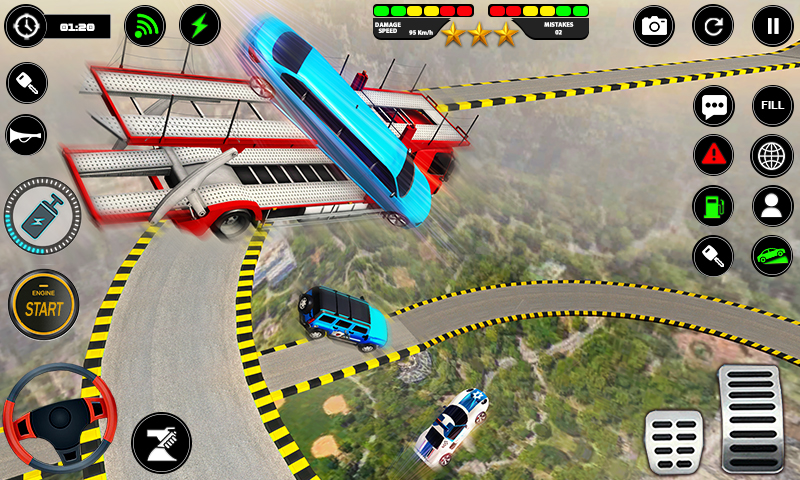Viewport: 800px width, 480px height.
Task: Hit the Engine START button
Action: (43, 304)
